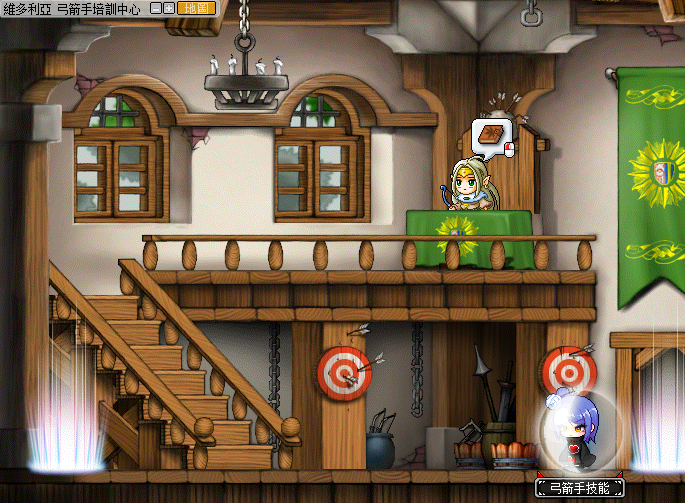685x503 pixels.
Task: Click the quest book speech bubble
Action: click(492, 137)
